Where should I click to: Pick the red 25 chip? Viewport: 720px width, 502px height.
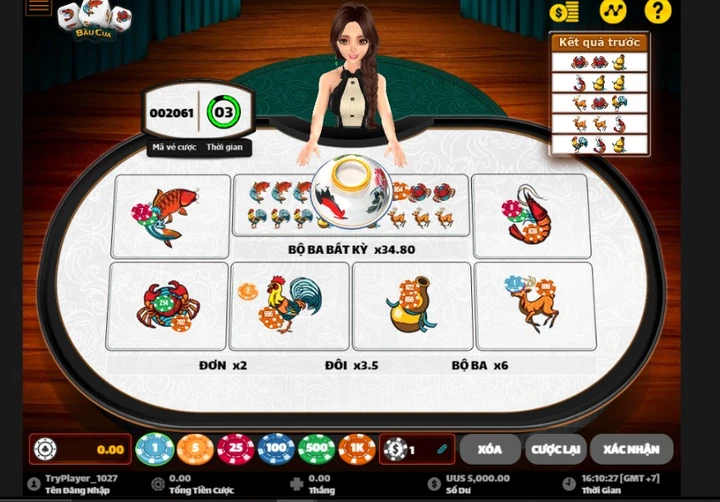[236, 449]
